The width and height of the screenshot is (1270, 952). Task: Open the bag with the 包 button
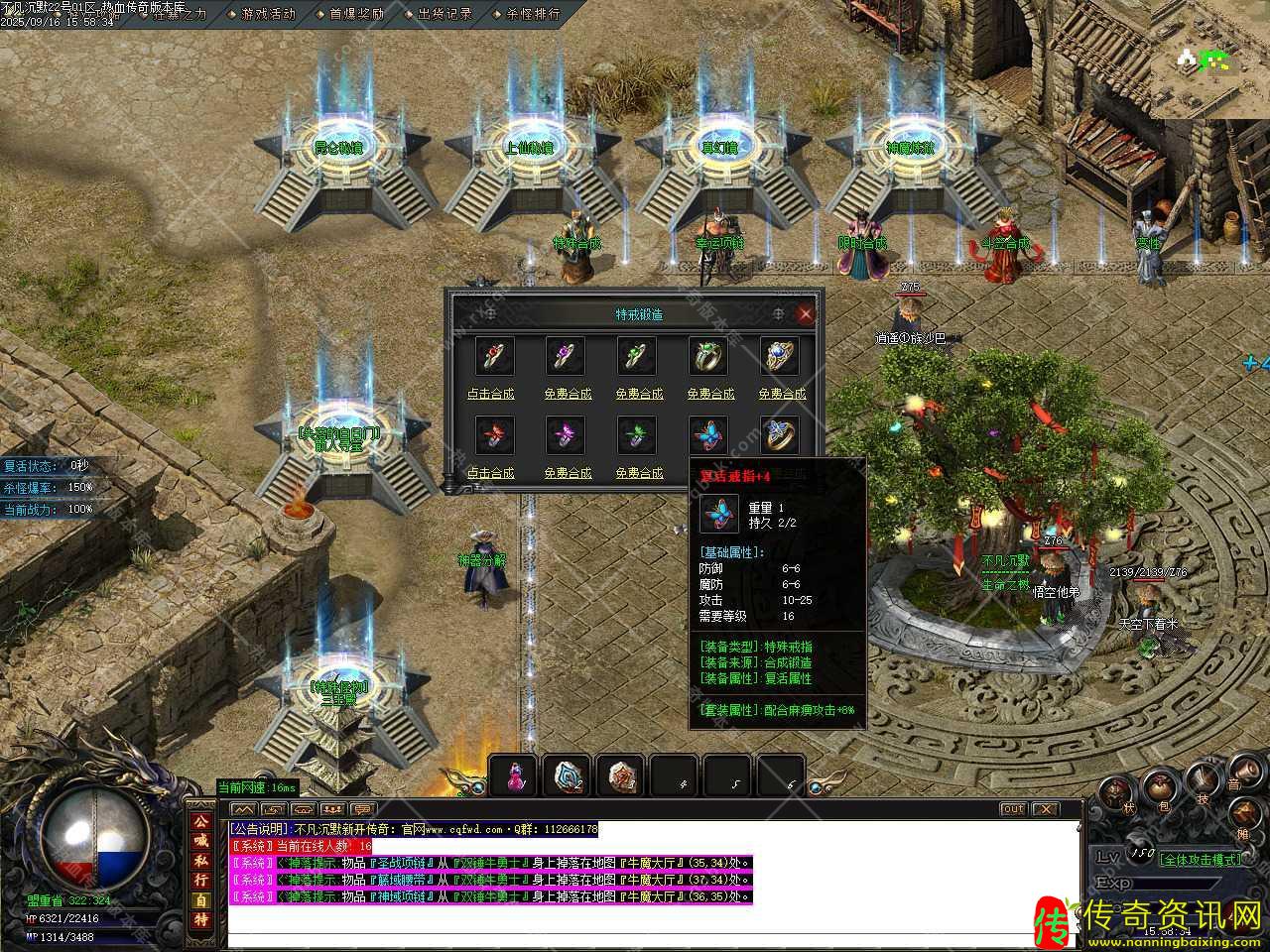pos(1161,789)
